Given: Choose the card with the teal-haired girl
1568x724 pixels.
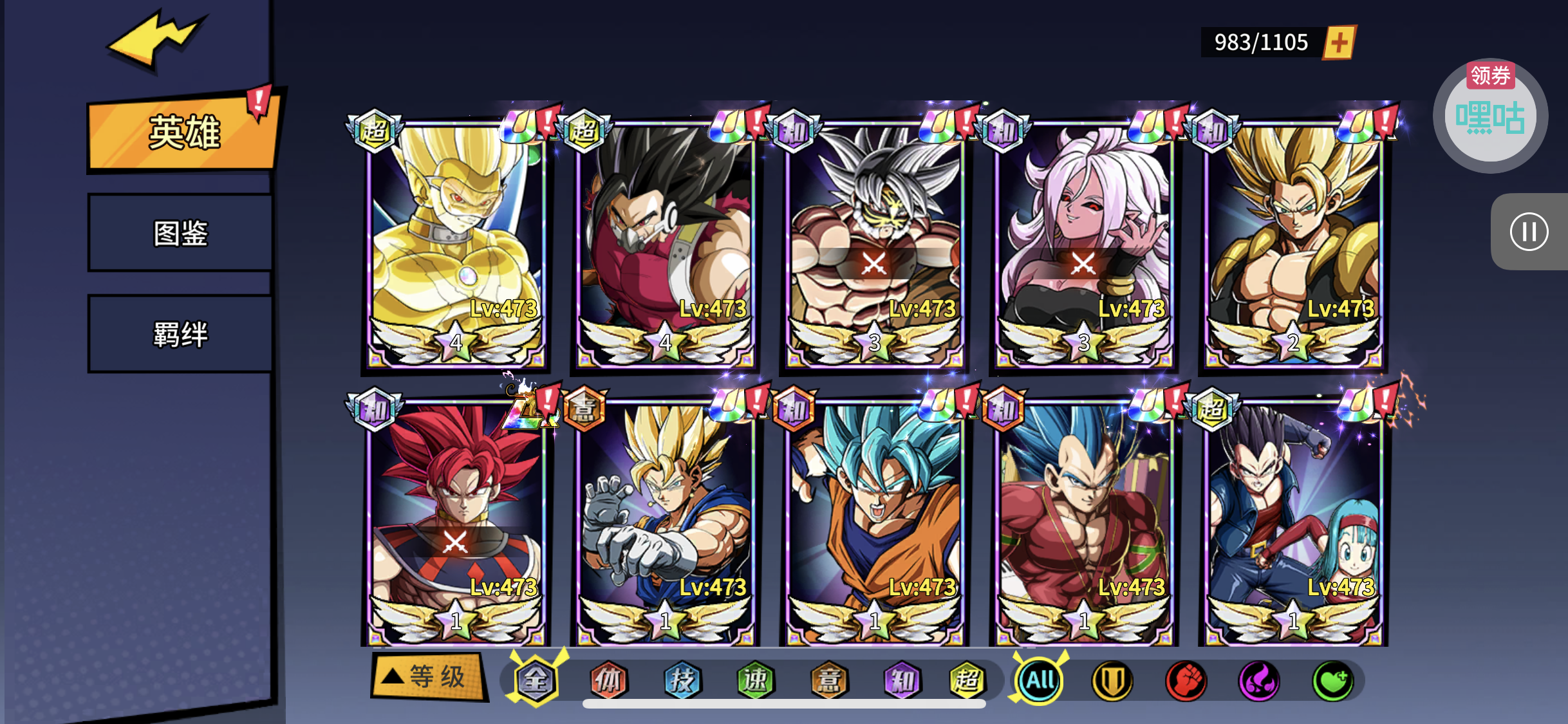Looking at the screenshot, I should pyautogui.click(x=1293, y=521).
